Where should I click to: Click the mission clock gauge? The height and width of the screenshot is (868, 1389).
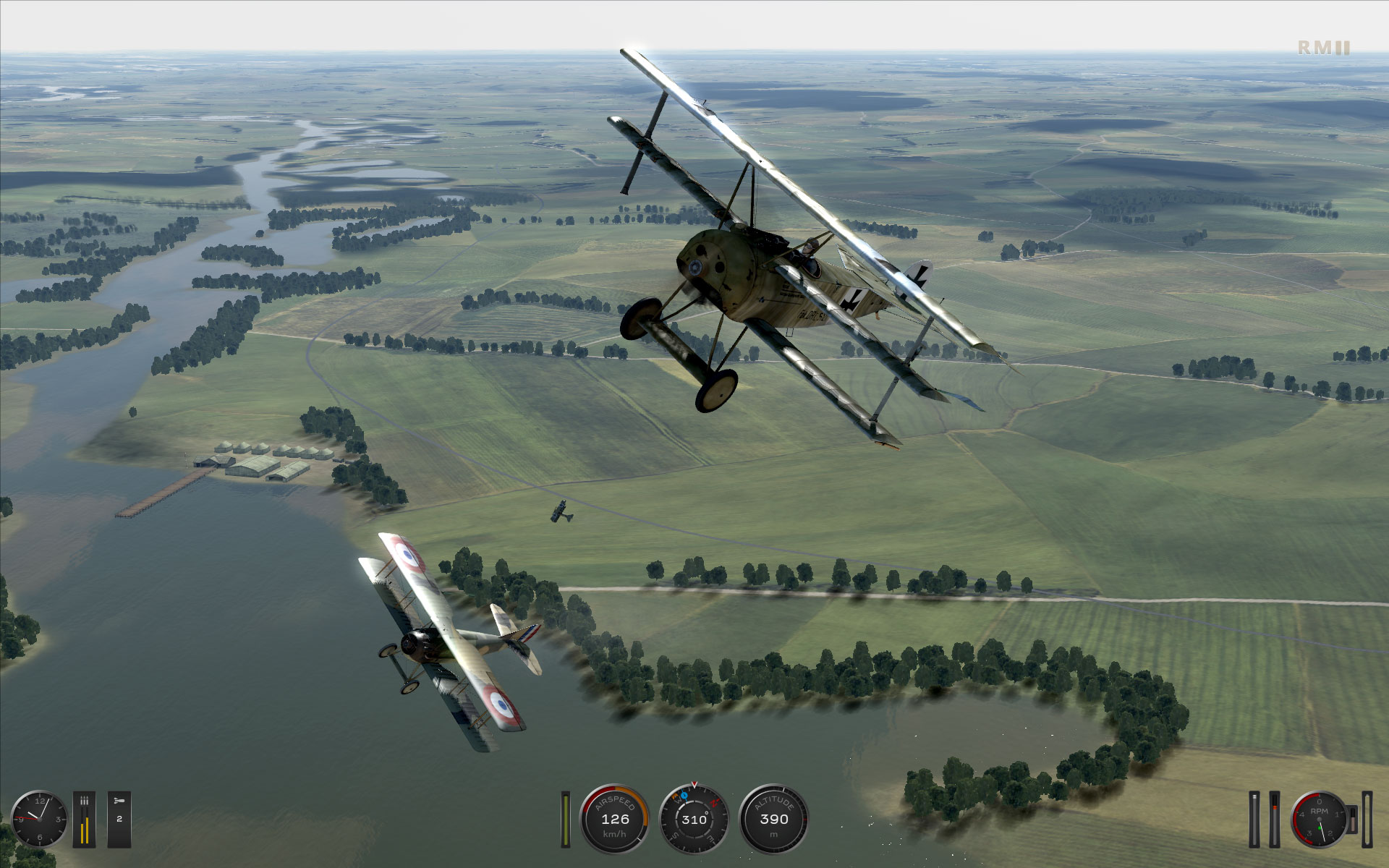[41, 820]
